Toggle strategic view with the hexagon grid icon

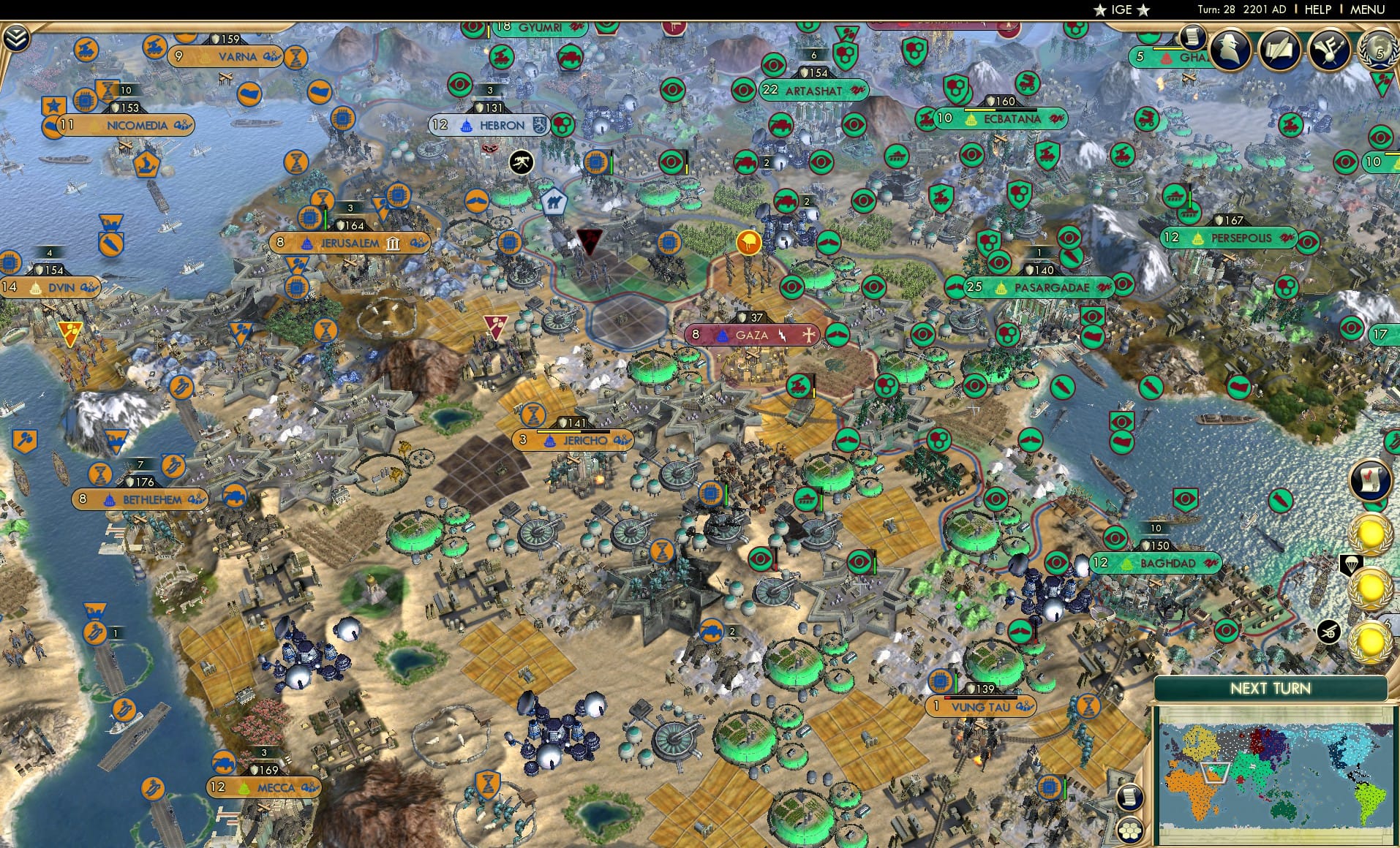point(1129,830)
